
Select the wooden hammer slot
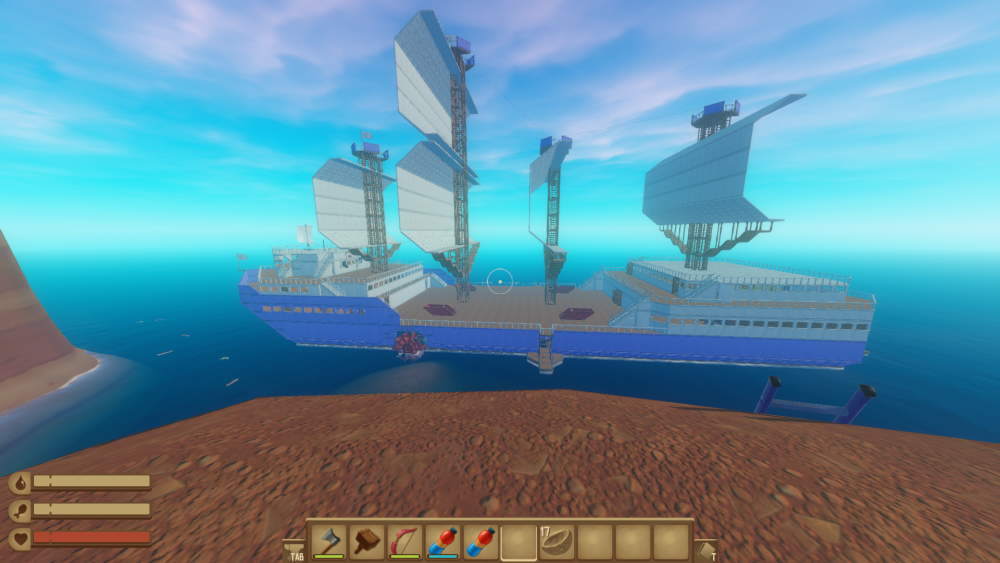click(x=367, y=541)
